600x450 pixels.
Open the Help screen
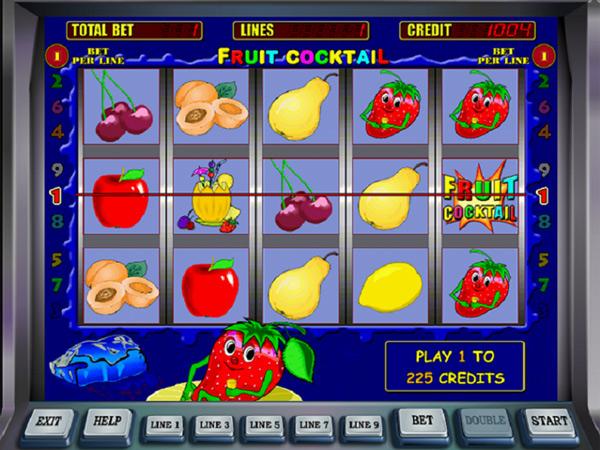[104, 422]
